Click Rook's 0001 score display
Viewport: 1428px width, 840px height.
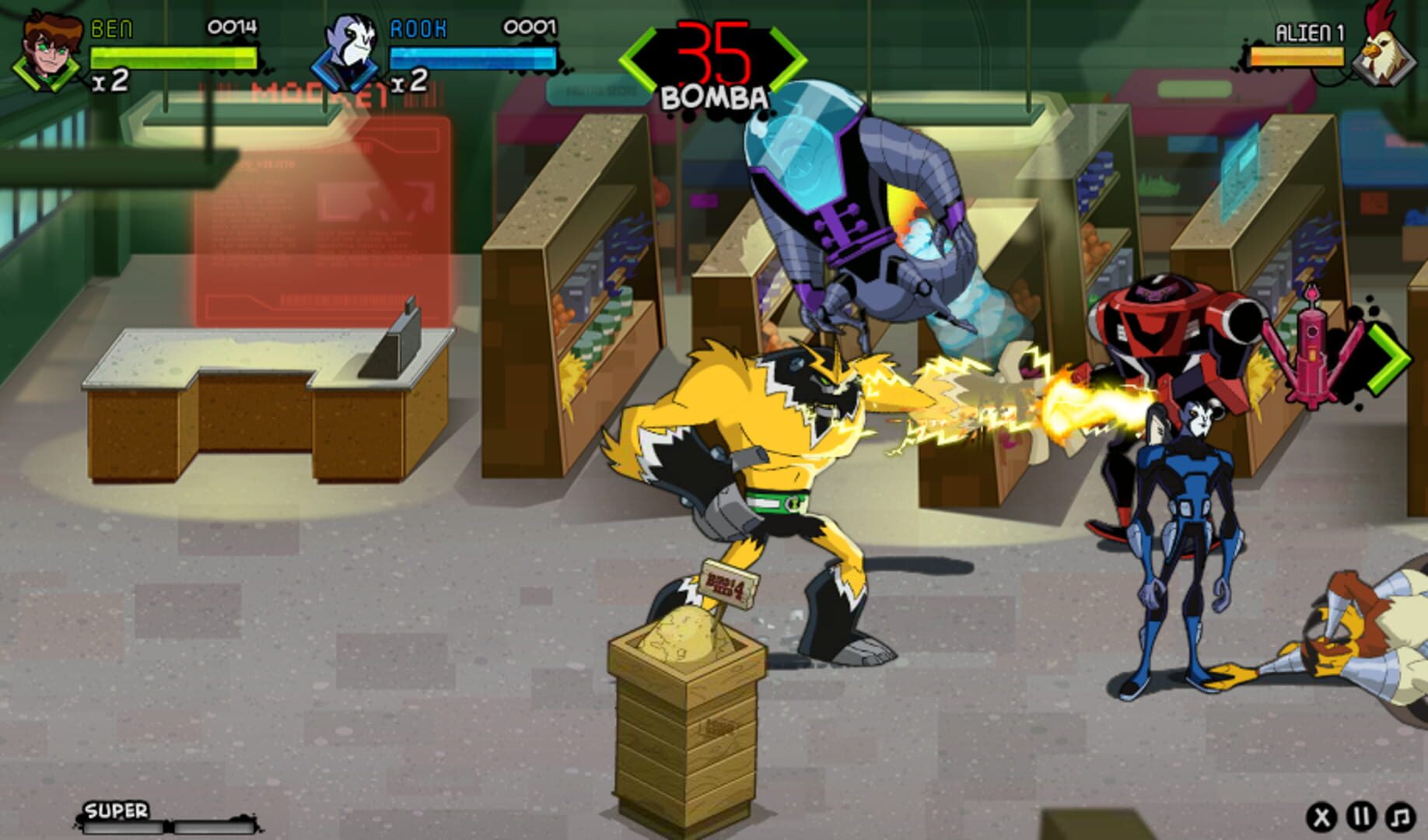coord(531,27)
